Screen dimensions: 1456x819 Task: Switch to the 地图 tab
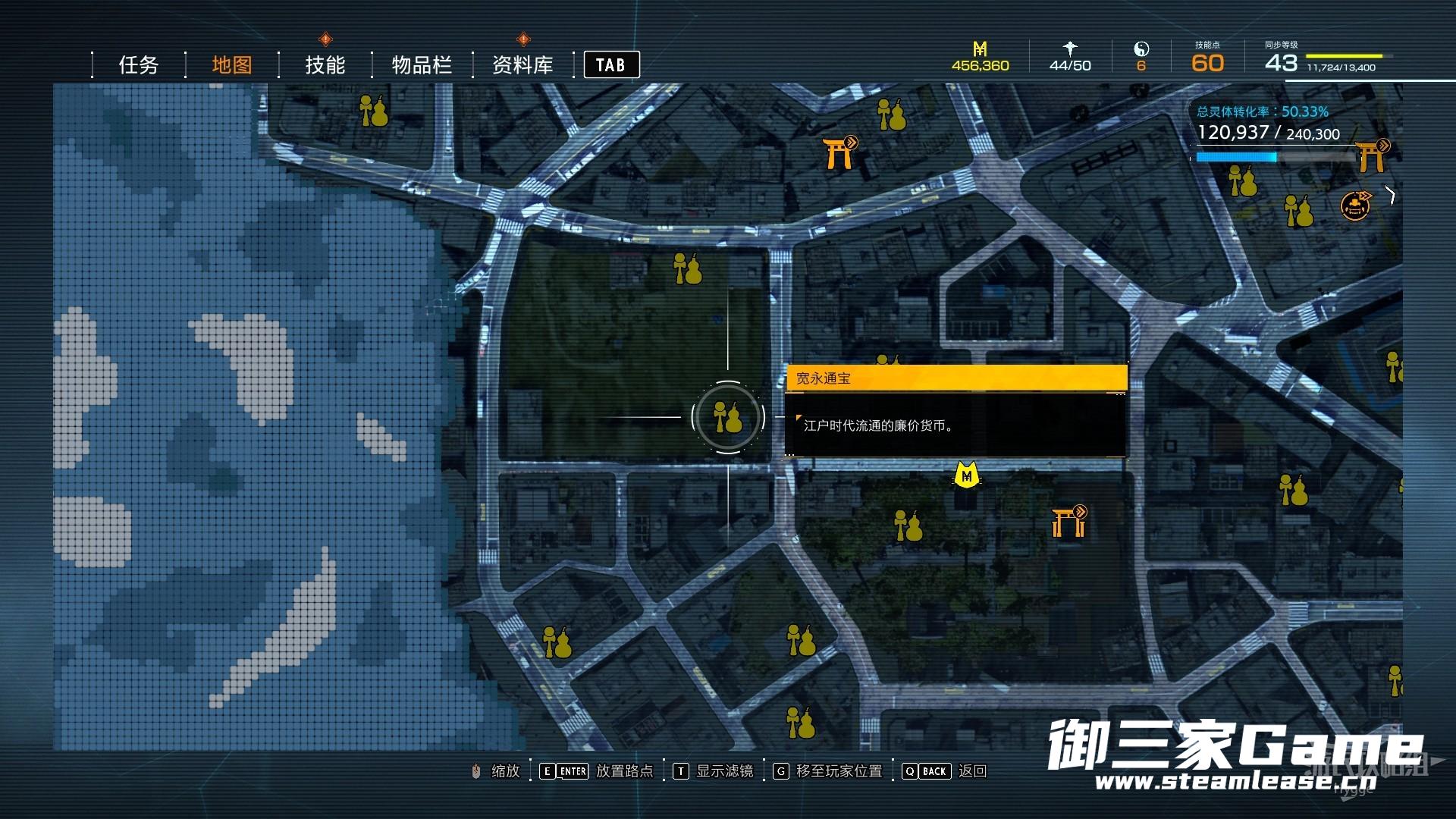click(x=231, y=65)
